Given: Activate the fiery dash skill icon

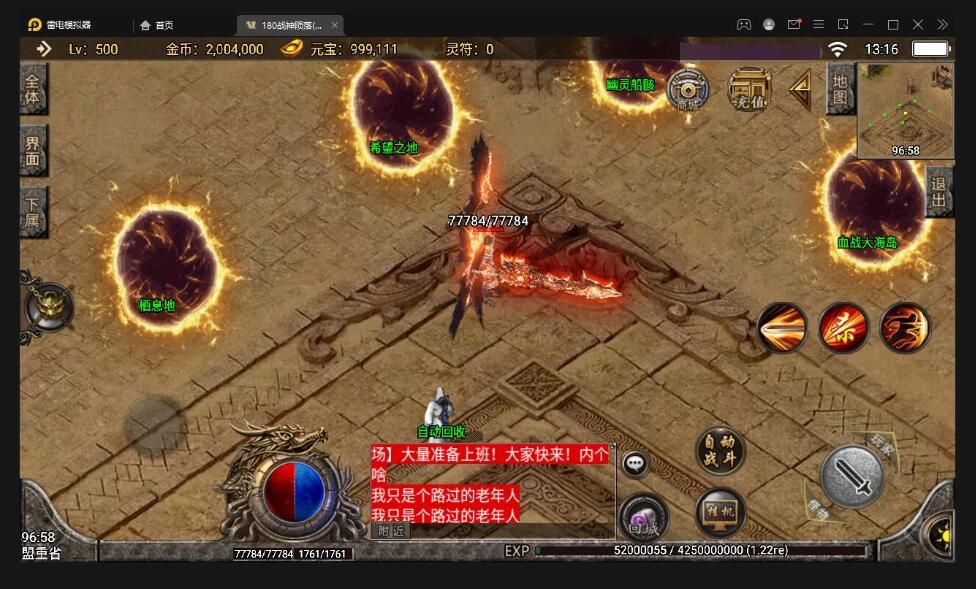Looking at the screenshot, I should tap(905, 328).
